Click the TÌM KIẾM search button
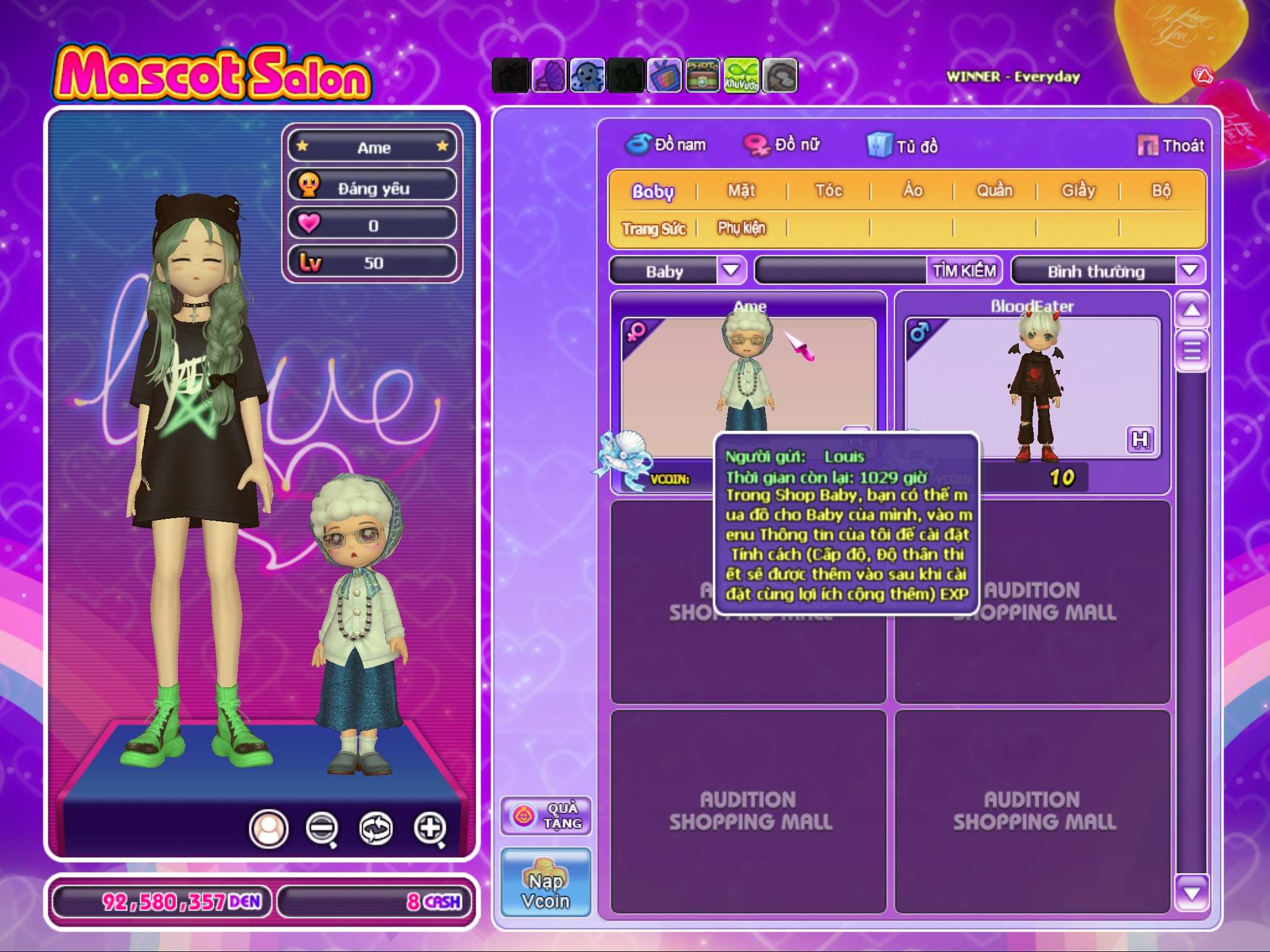Image resolution: width=1270 pixels, height=952 pixels. [x=964, y=270]
